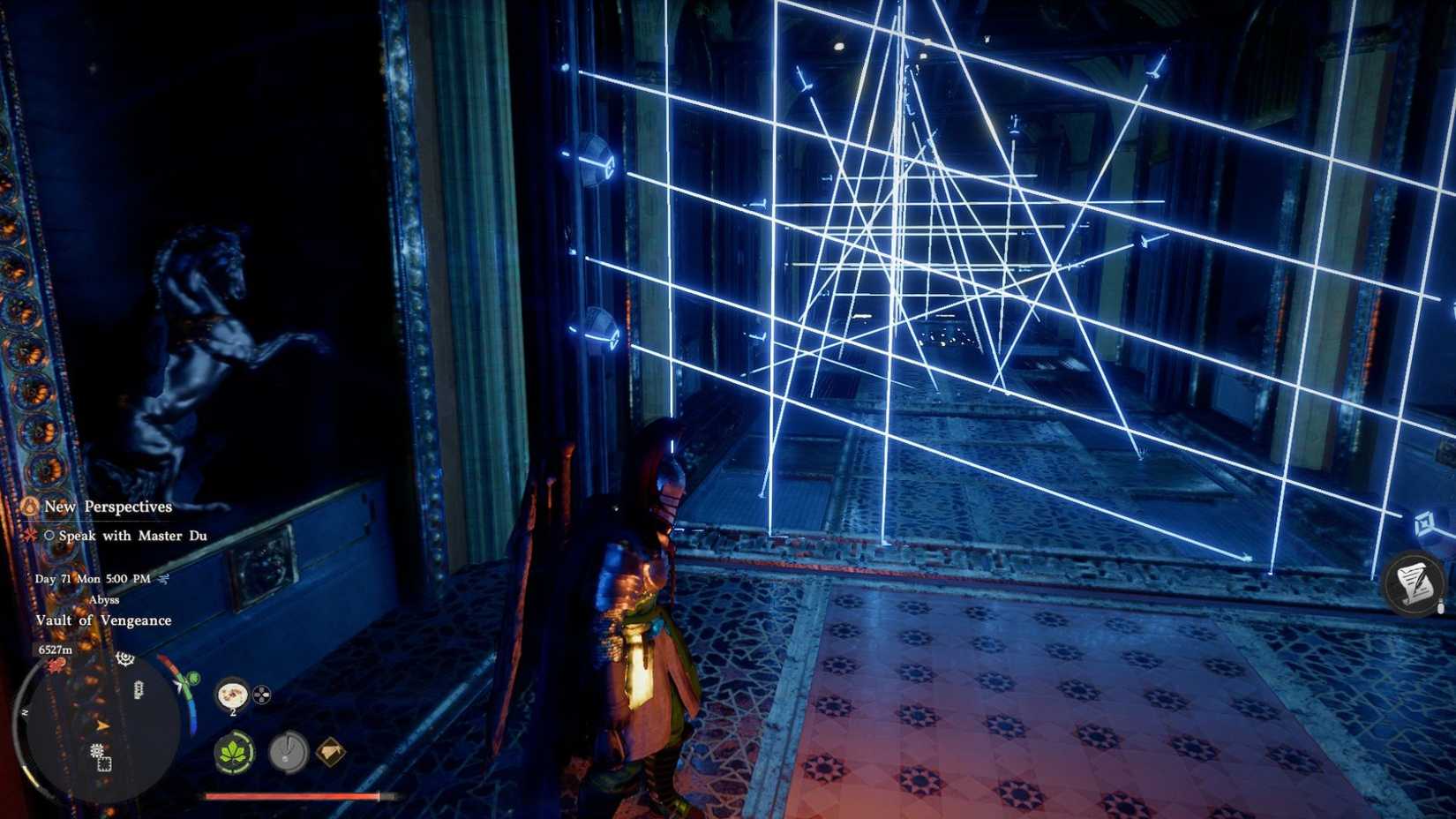Select the healing potion icon showing 2 charges
Screen dimensions: 1456x819
pyautogui.click(x=231, y=695)
